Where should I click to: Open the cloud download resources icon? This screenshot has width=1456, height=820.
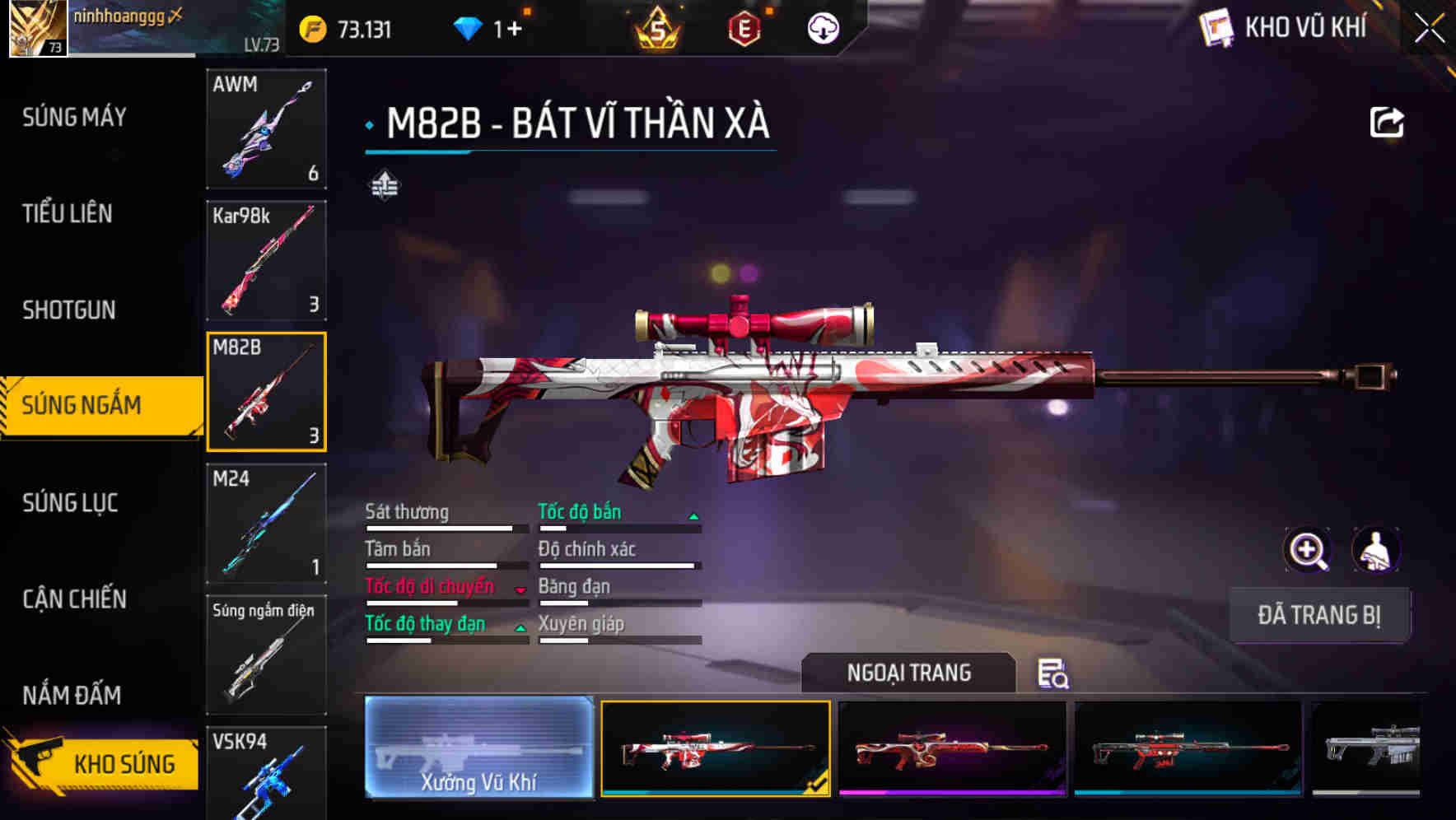coord(821,27)
